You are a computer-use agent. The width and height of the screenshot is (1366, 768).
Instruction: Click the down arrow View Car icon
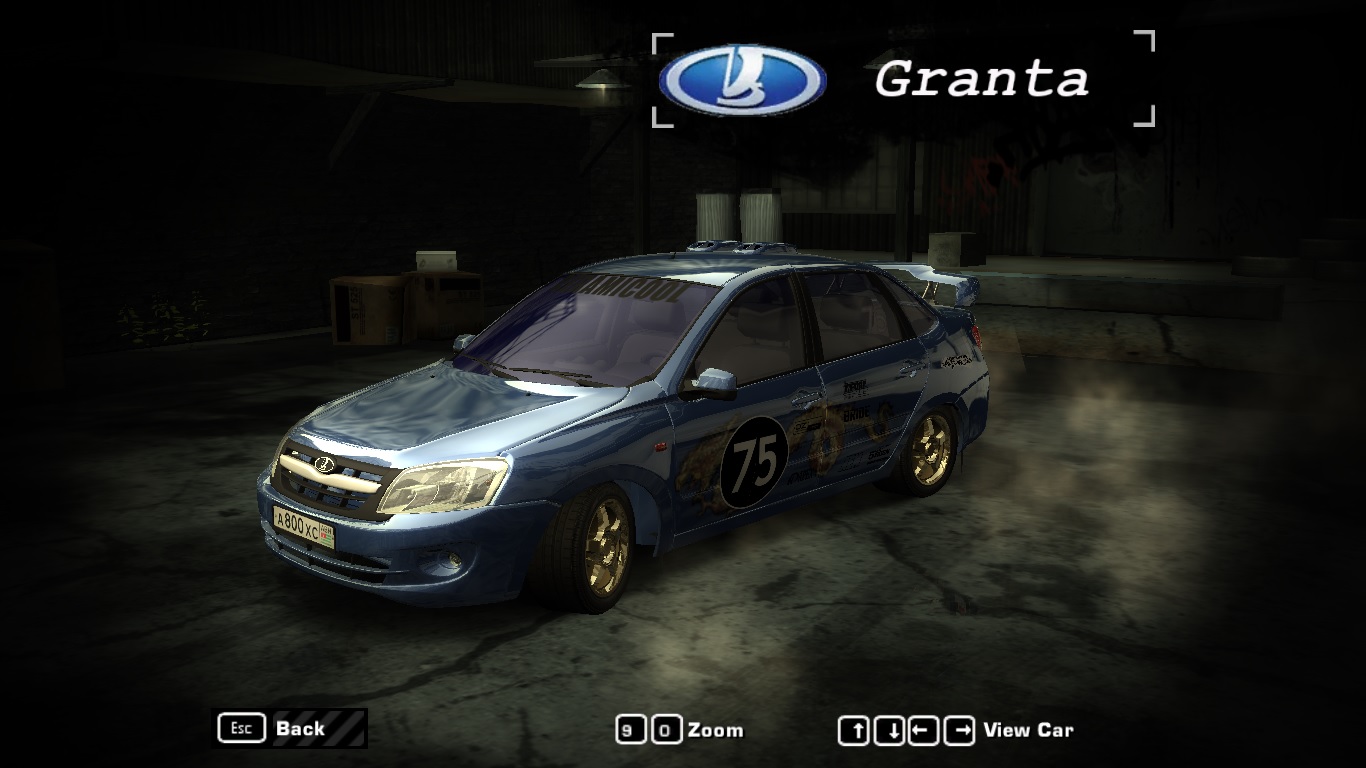tap(888, 729)
